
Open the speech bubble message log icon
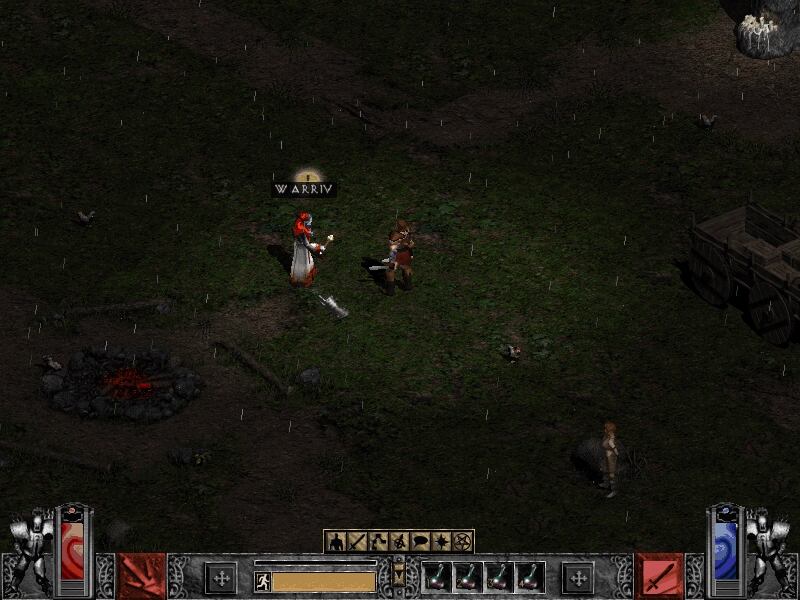point(420,542)
